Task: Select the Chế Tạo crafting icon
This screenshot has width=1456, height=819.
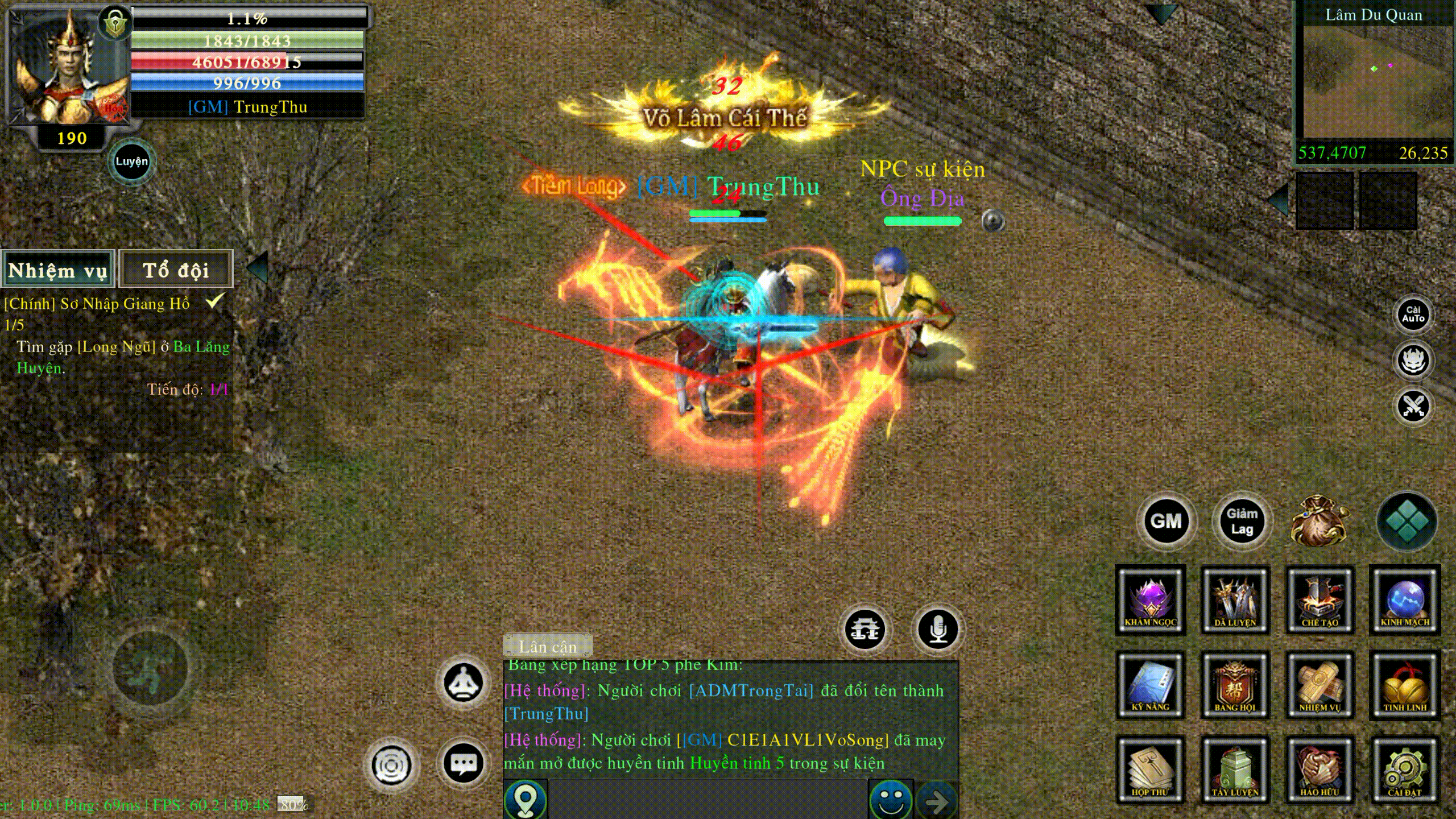Action: (1319, 599)
